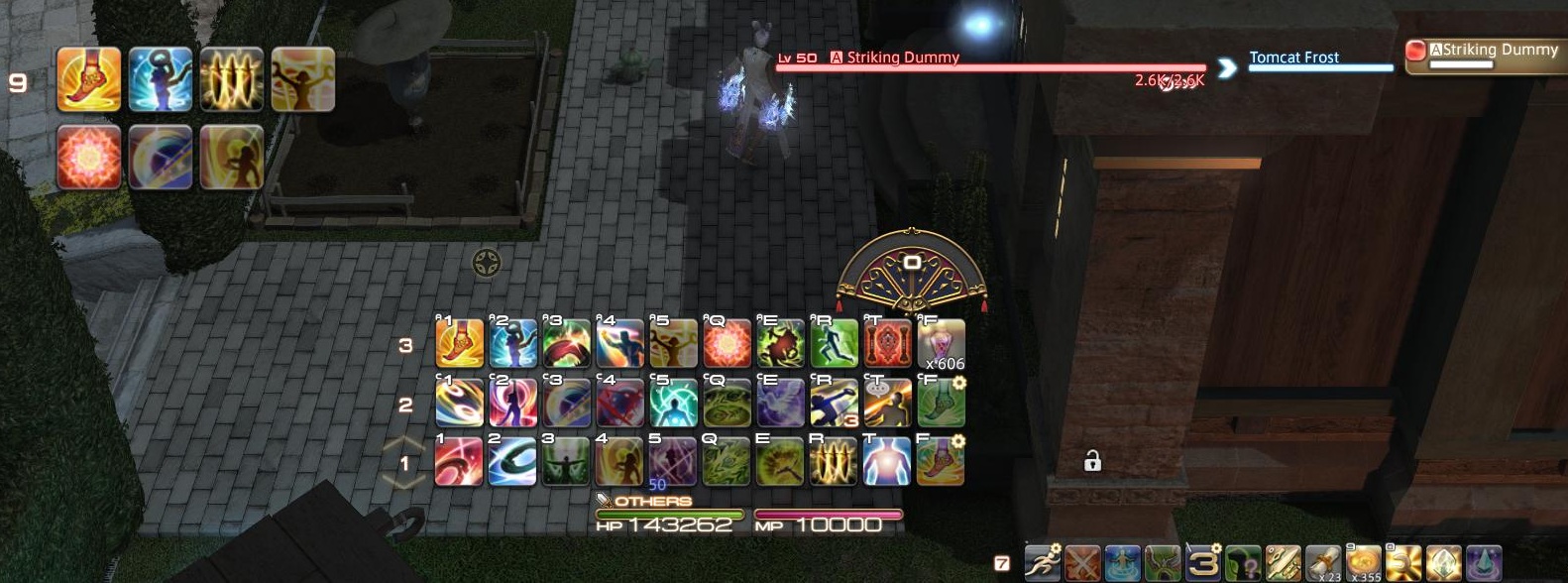This screenshot has height=583, width=1568.
Task: Select the red carpet icon slot
Action: pyautogui.click(x=887, y=344)
